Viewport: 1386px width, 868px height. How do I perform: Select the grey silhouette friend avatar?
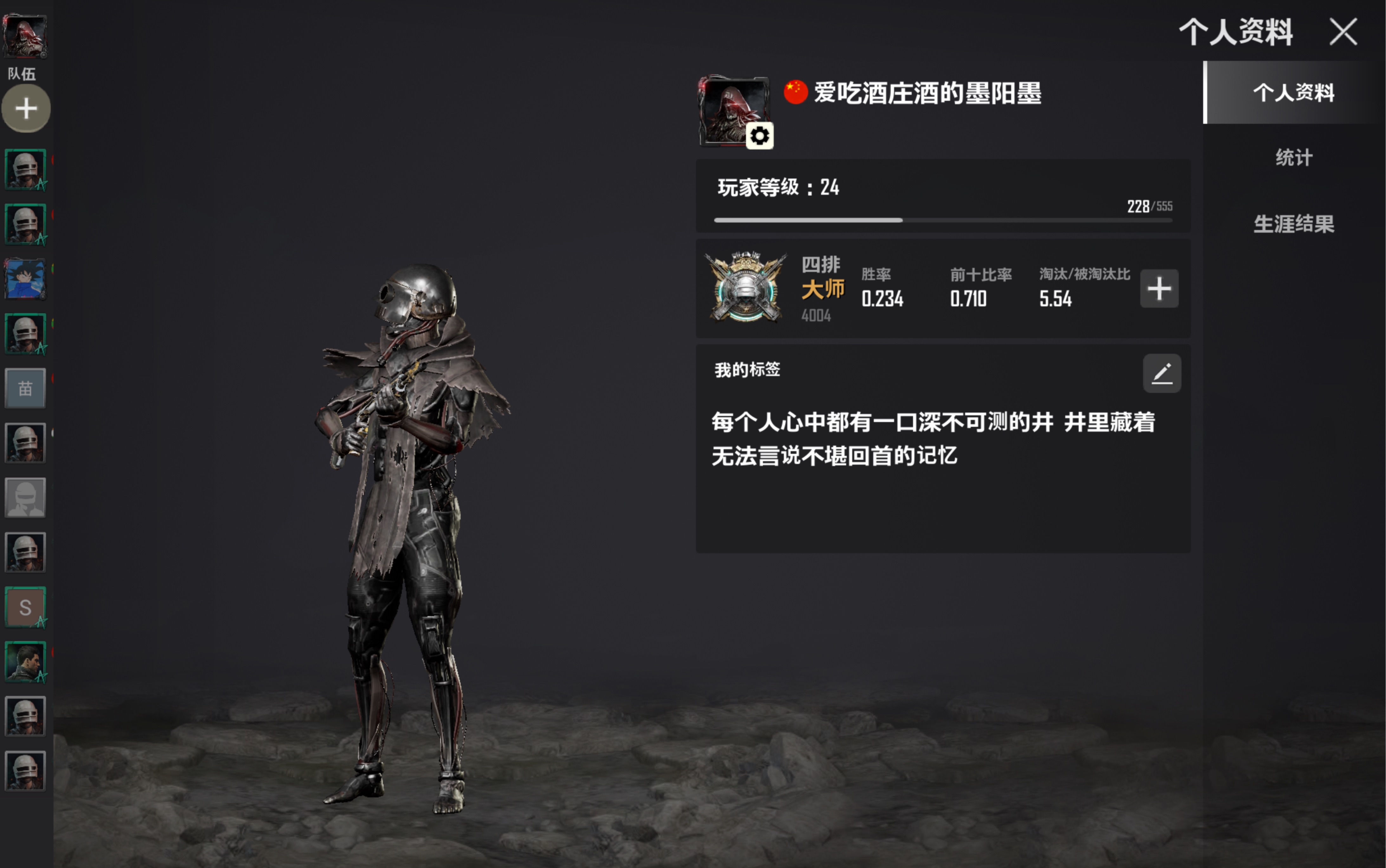[25, 498]
